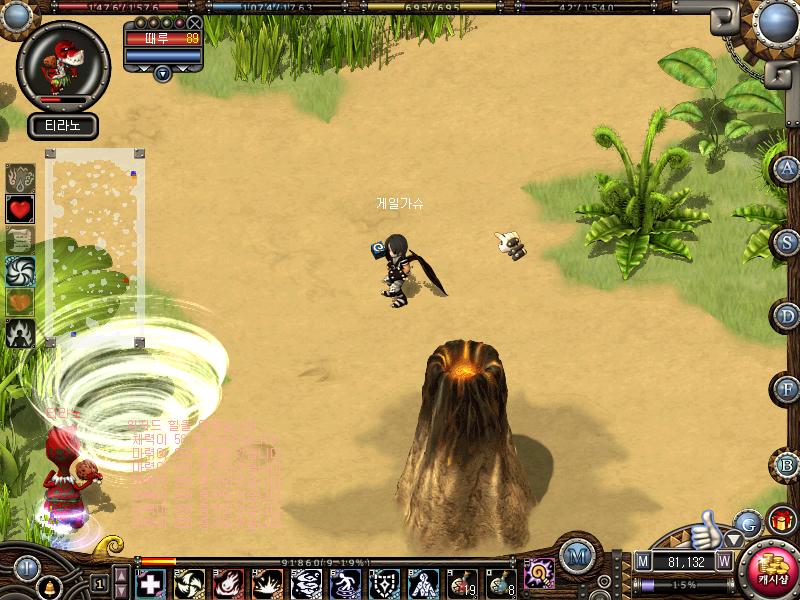
Task: Use the red potion with count 19
Action: 462,583
